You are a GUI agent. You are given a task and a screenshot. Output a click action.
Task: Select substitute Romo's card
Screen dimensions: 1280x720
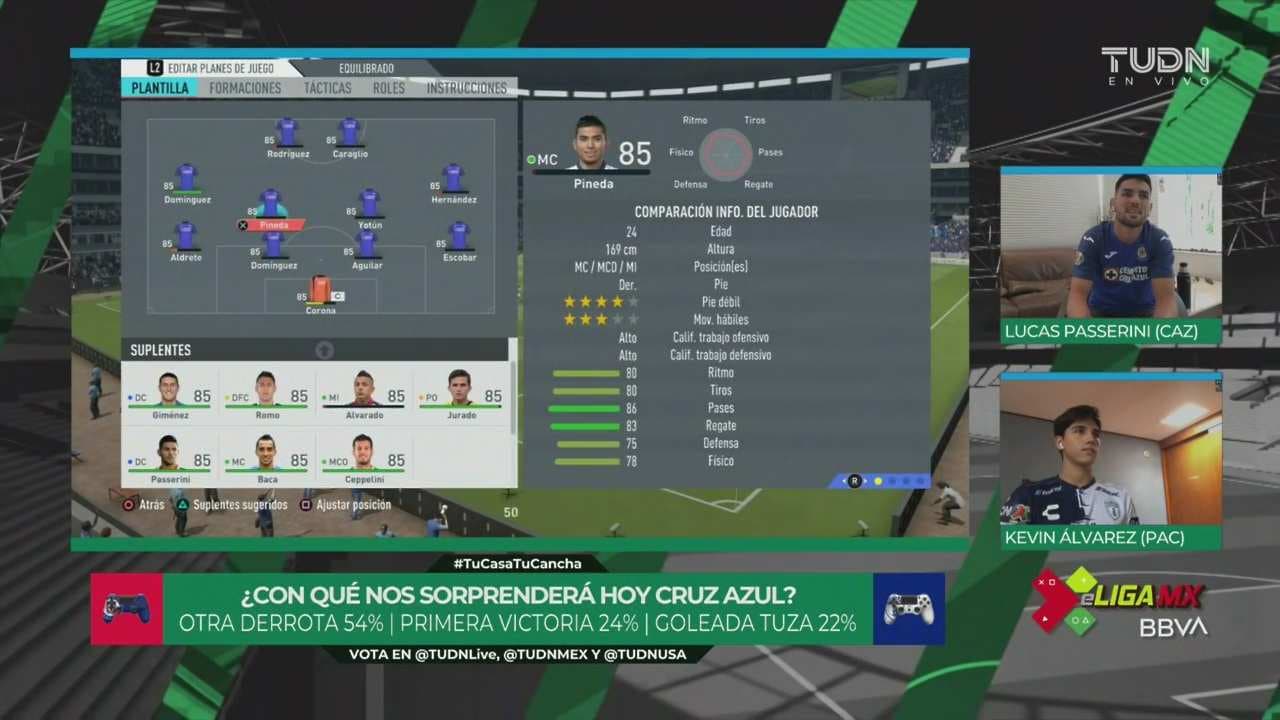[266, 390]
